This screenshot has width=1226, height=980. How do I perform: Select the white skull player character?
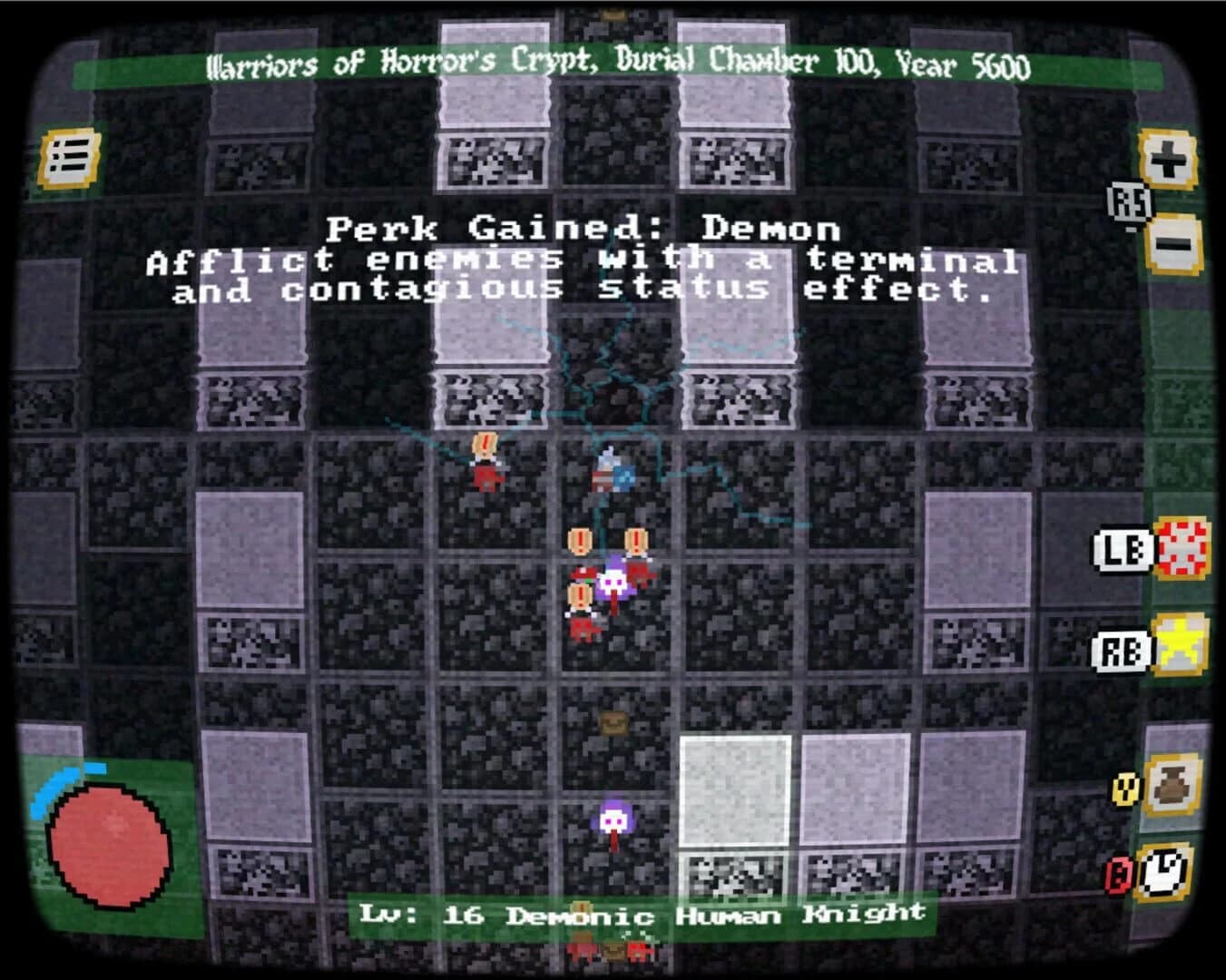tap(613, 581)
